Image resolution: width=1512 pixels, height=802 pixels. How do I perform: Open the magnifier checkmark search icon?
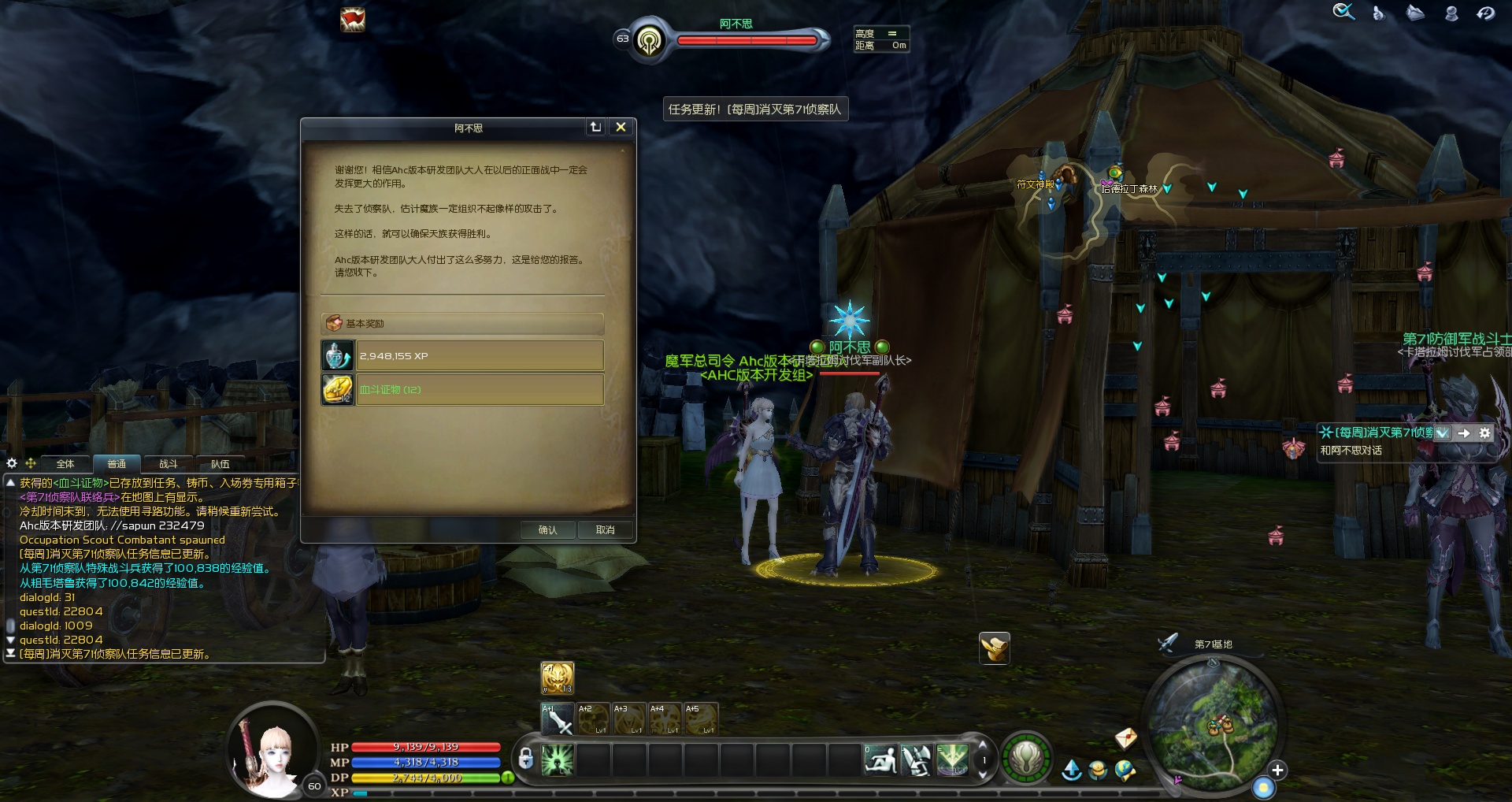pyautogui.click(x=1343, y=12)
